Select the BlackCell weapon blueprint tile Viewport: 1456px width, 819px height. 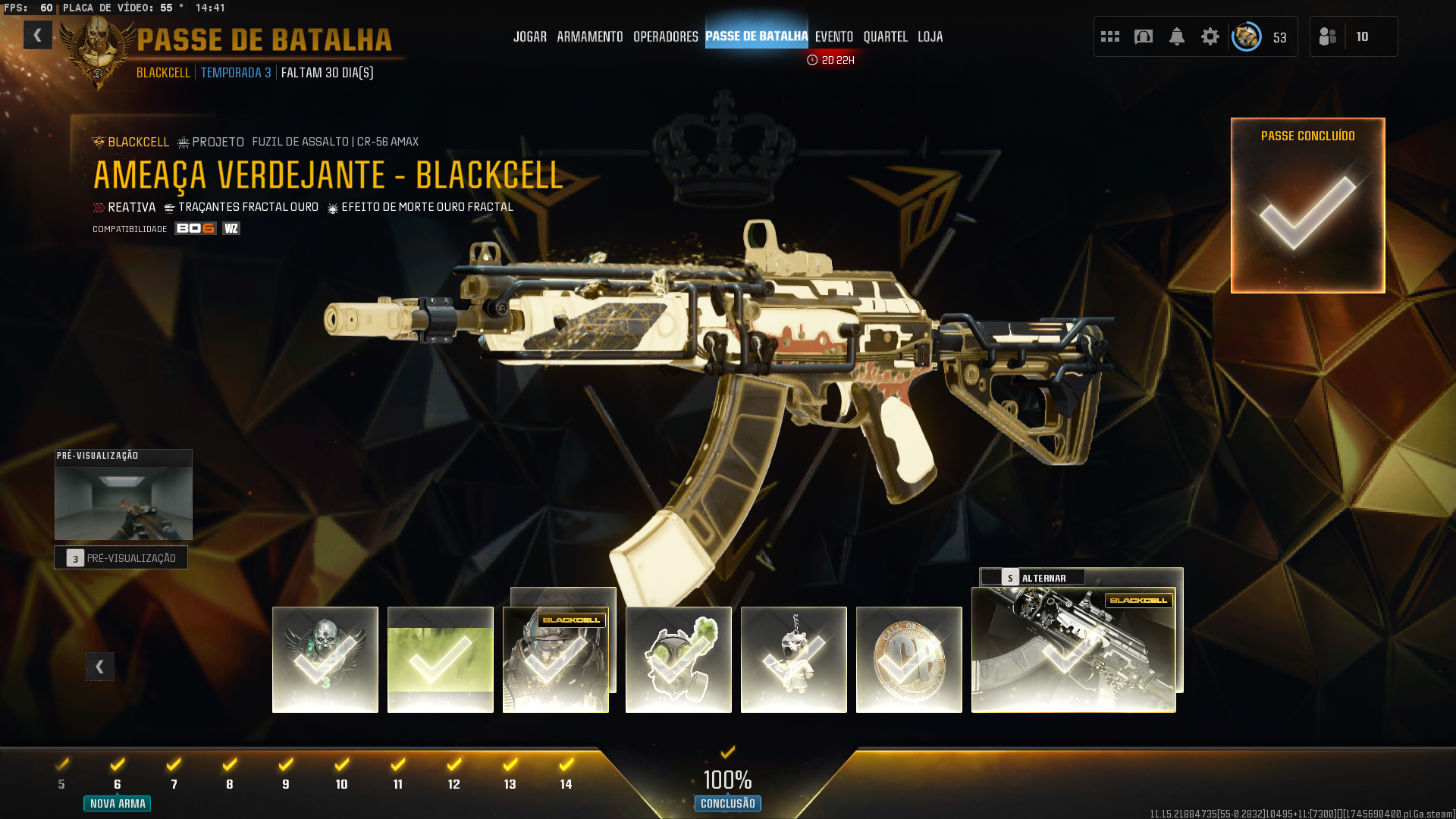1073,650
